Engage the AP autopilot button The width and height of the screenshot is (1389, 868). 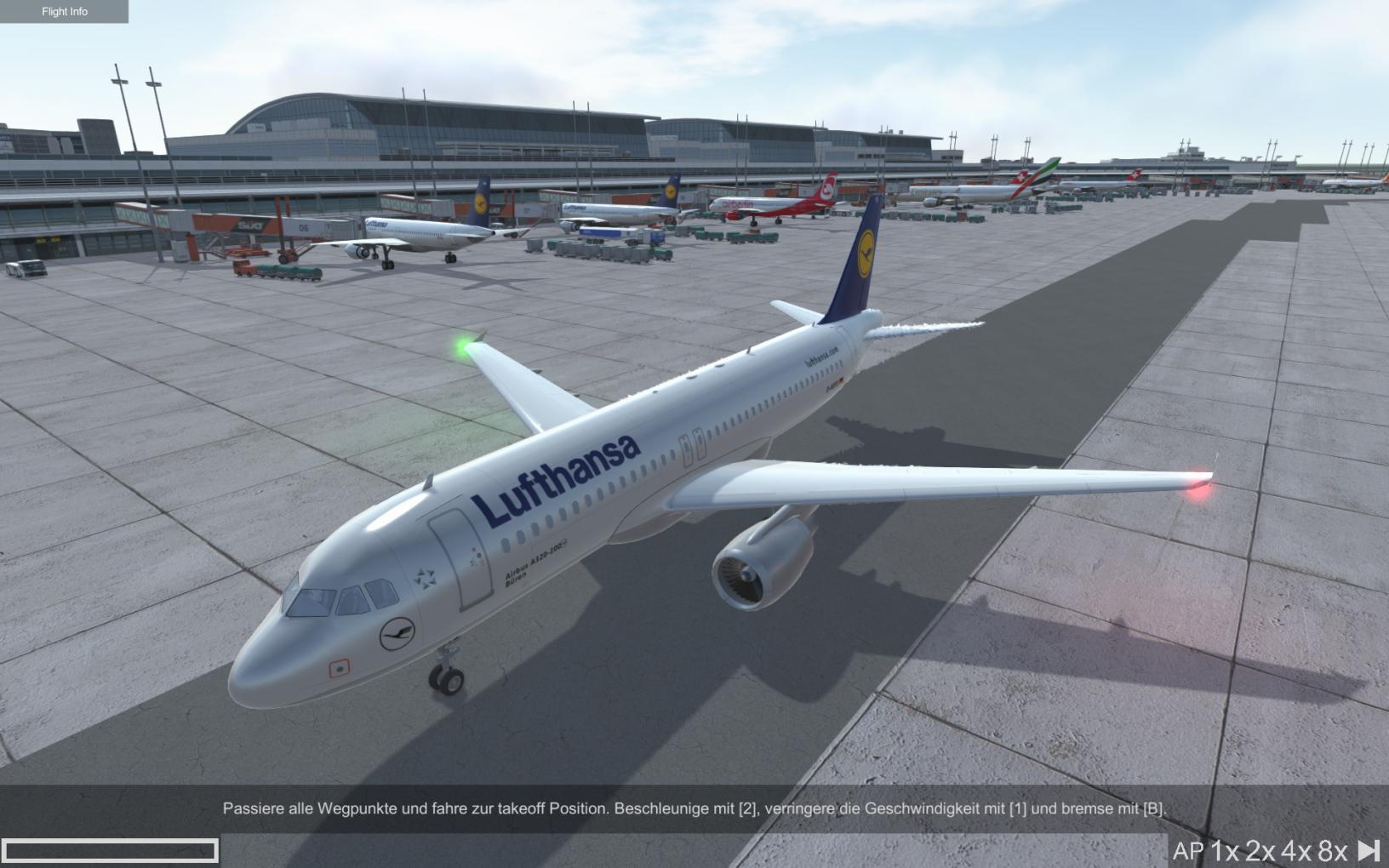[x=1188, y=851]
